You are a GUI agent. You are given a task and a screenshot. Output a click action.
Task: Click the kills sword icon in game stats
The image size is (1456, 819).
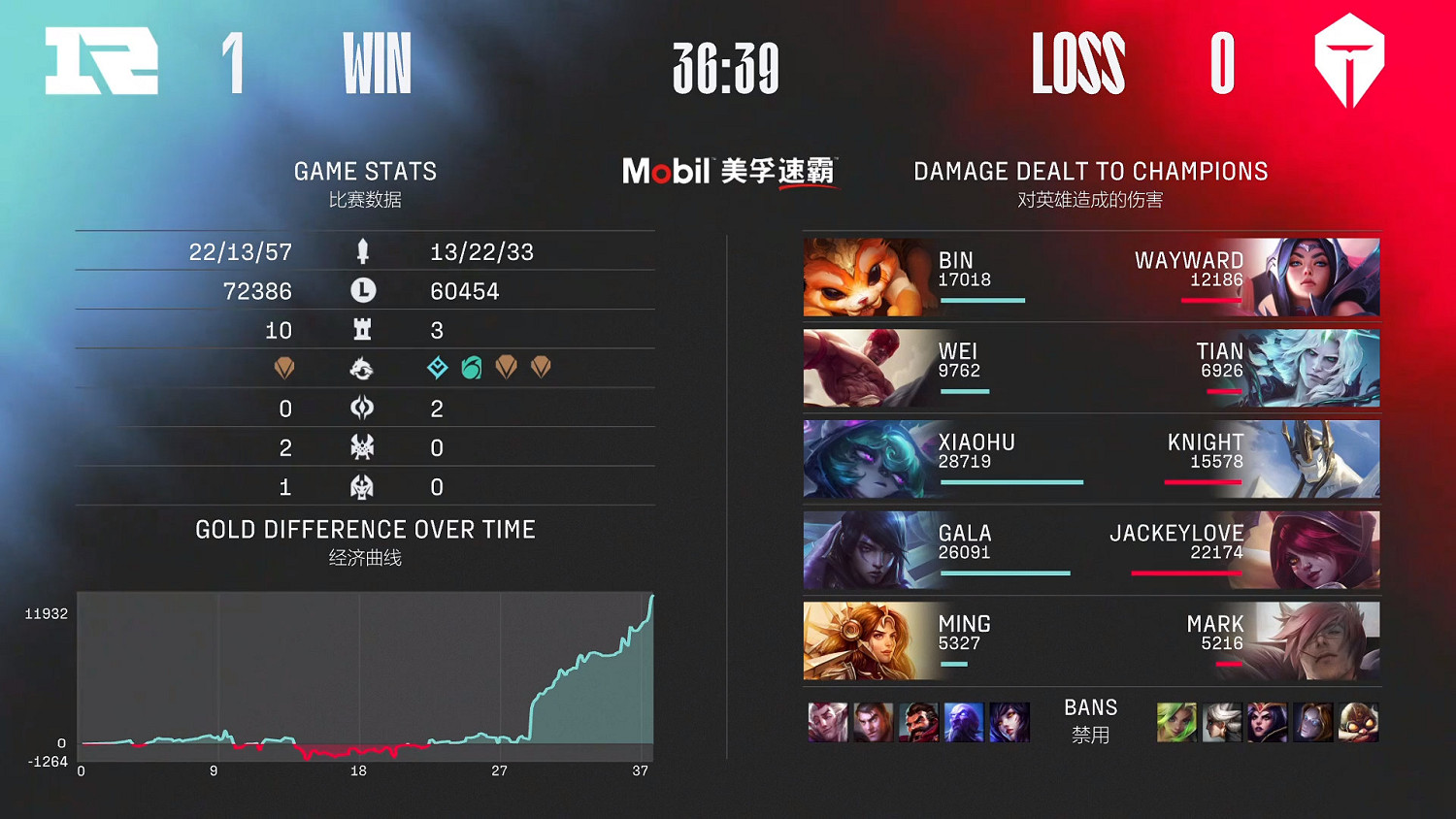point(362,251)
